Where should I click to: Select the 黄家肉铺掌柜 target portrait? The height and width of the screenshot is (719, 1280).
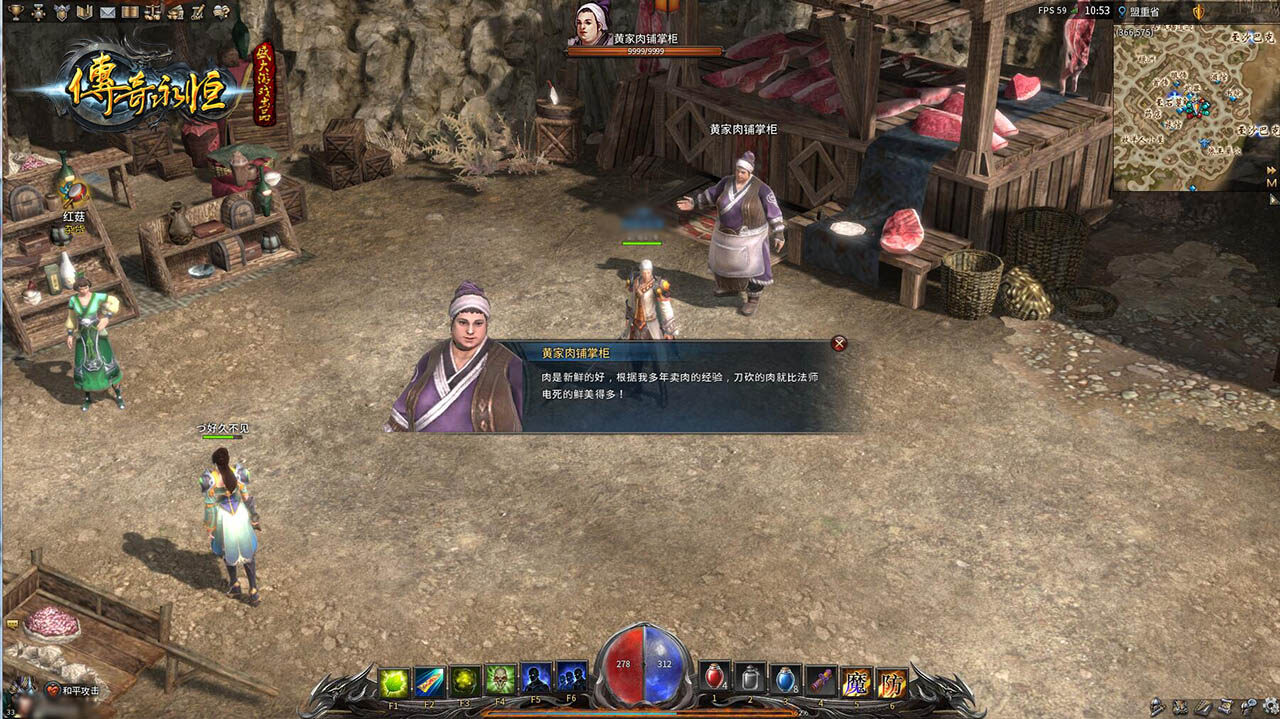coord(592,24)
